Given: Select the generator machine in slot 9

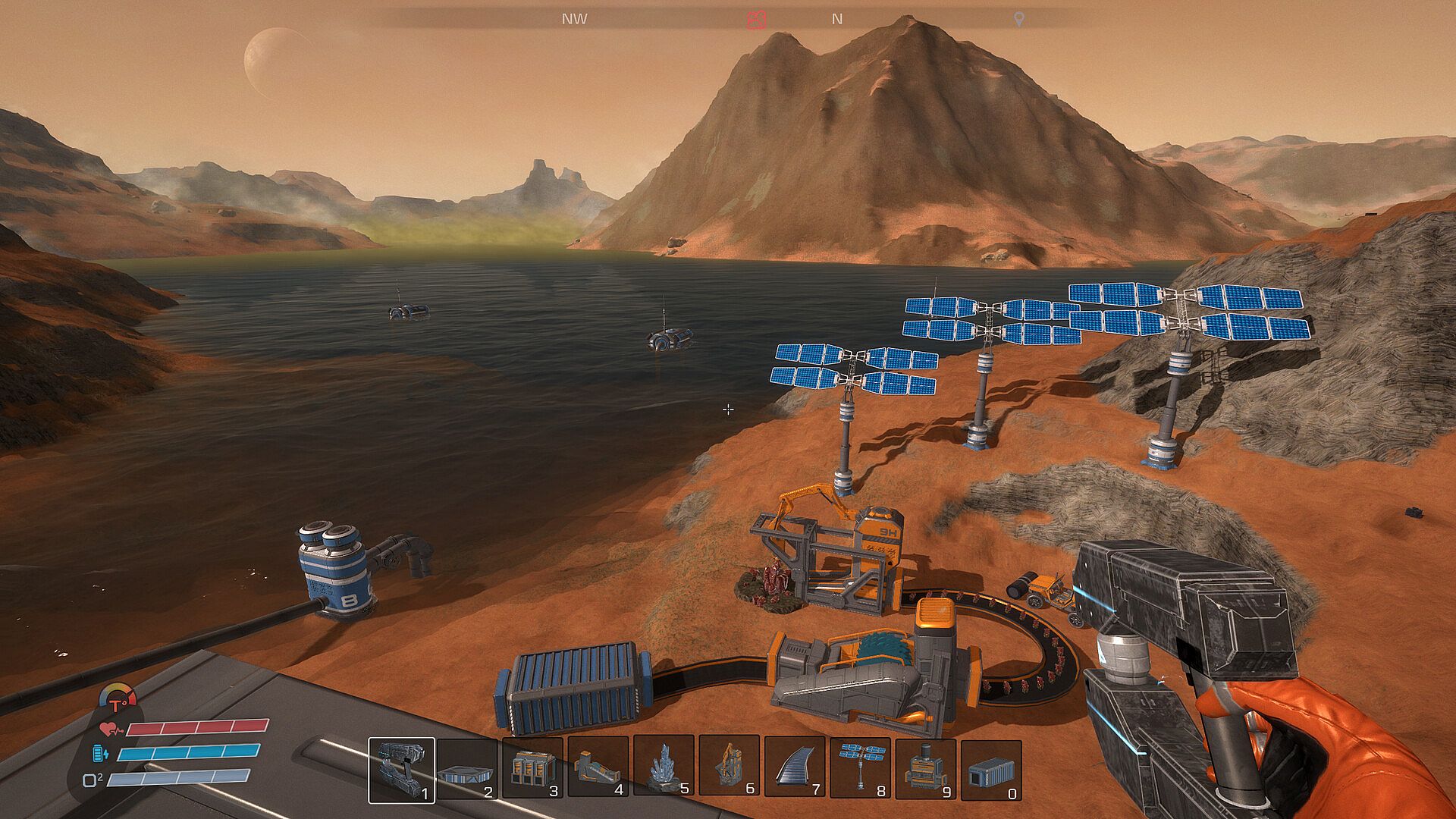Looking at the screenshot, I should pos(925,767).
